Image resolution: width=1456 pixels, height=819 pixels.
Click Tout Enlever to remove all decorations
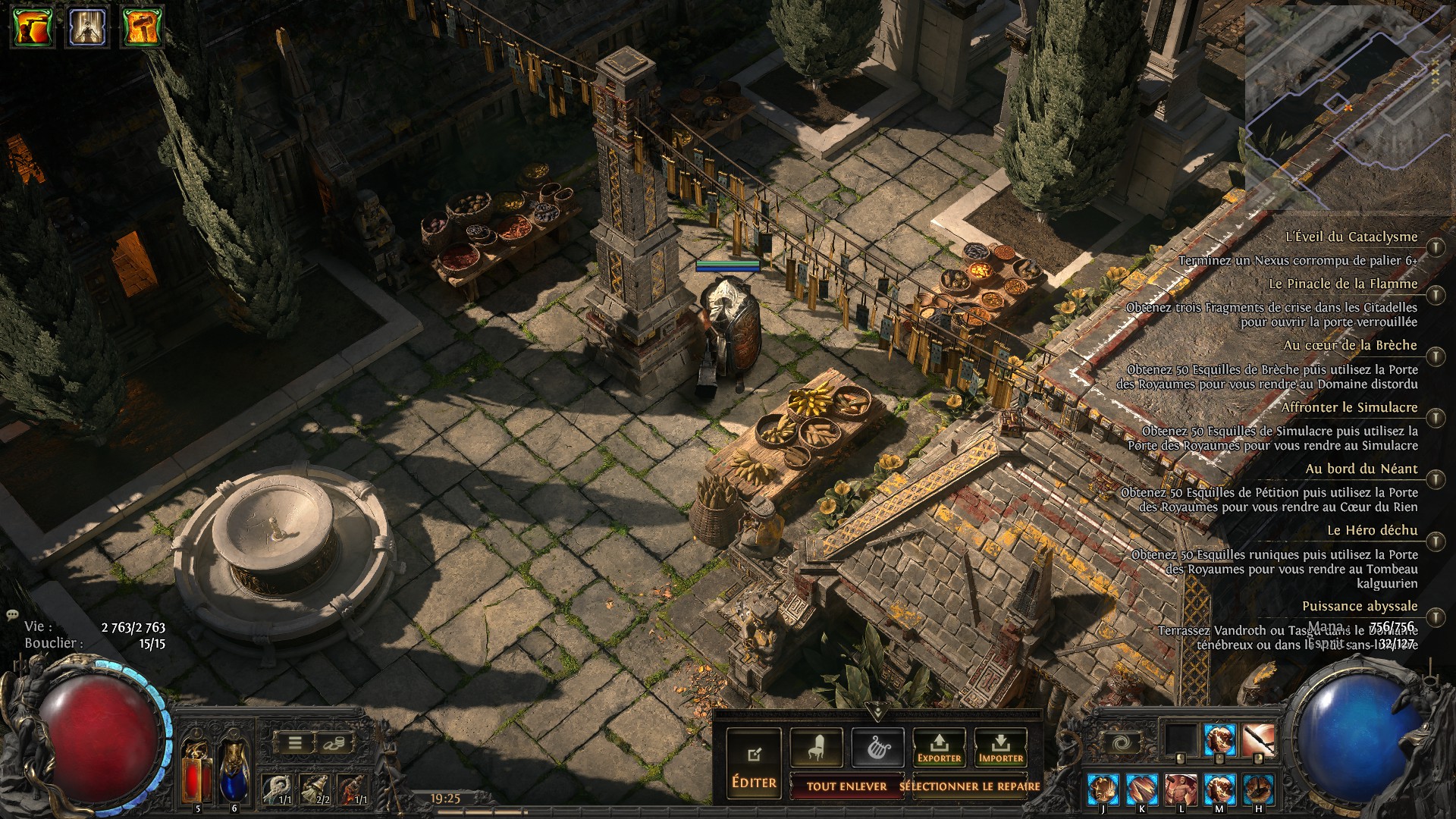(846, 786)
